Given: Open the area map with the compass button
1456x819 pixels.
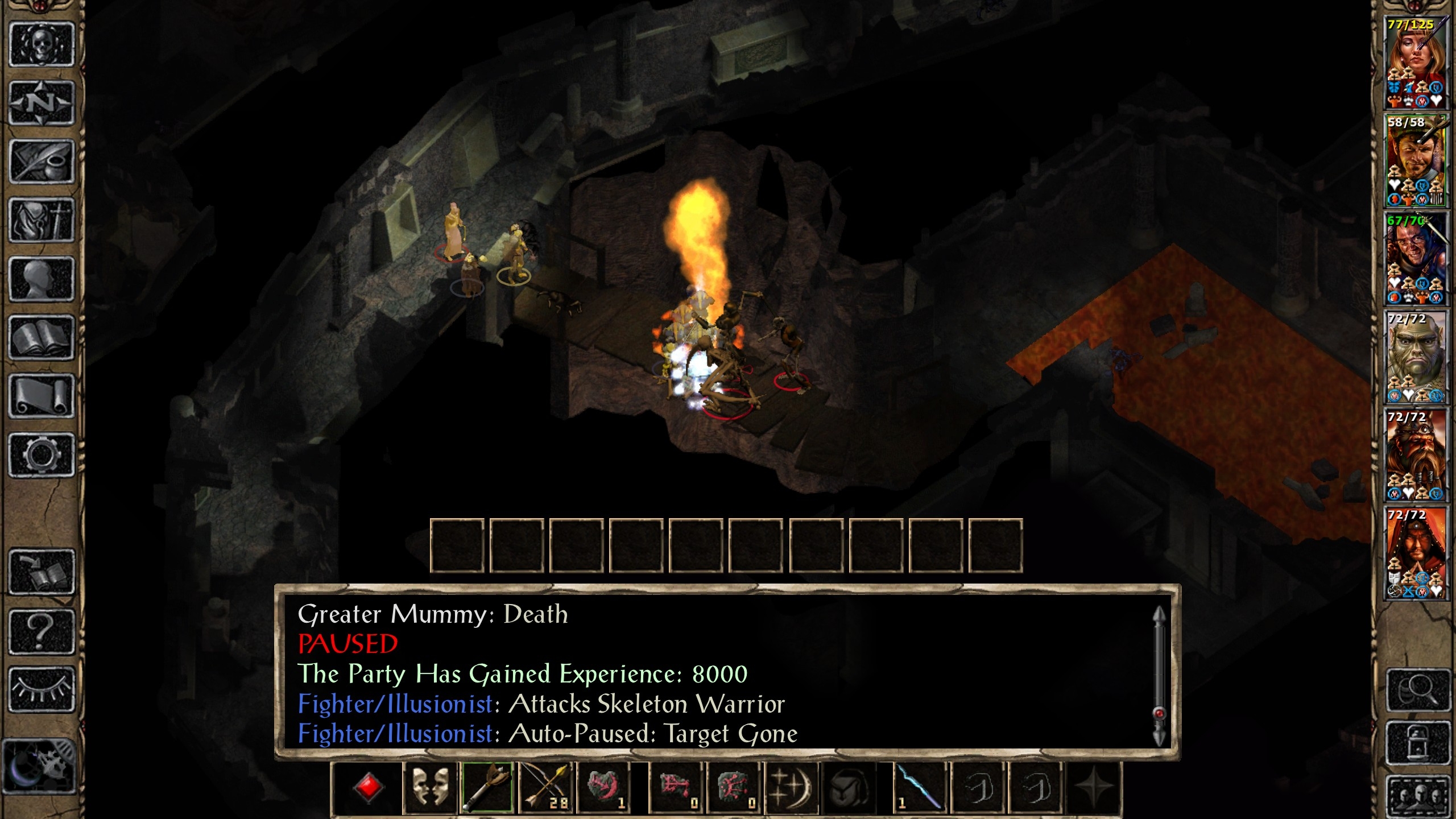Looking at the screenshot, I should point(42,103).
